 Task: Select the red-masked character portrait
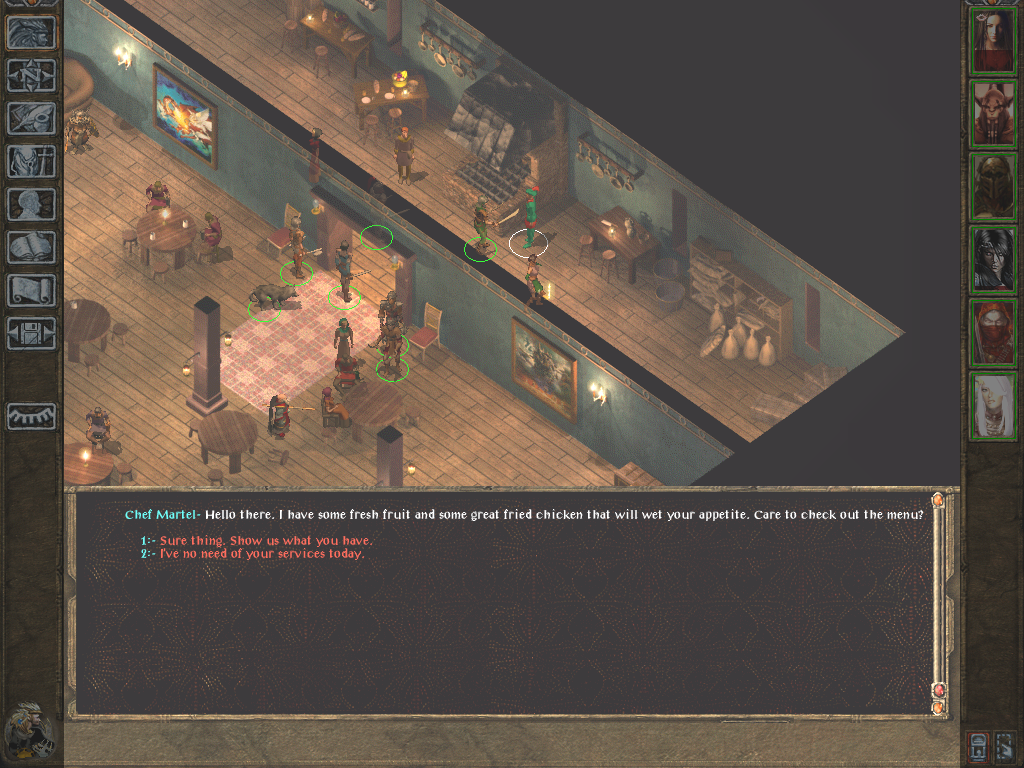[993, 333]
